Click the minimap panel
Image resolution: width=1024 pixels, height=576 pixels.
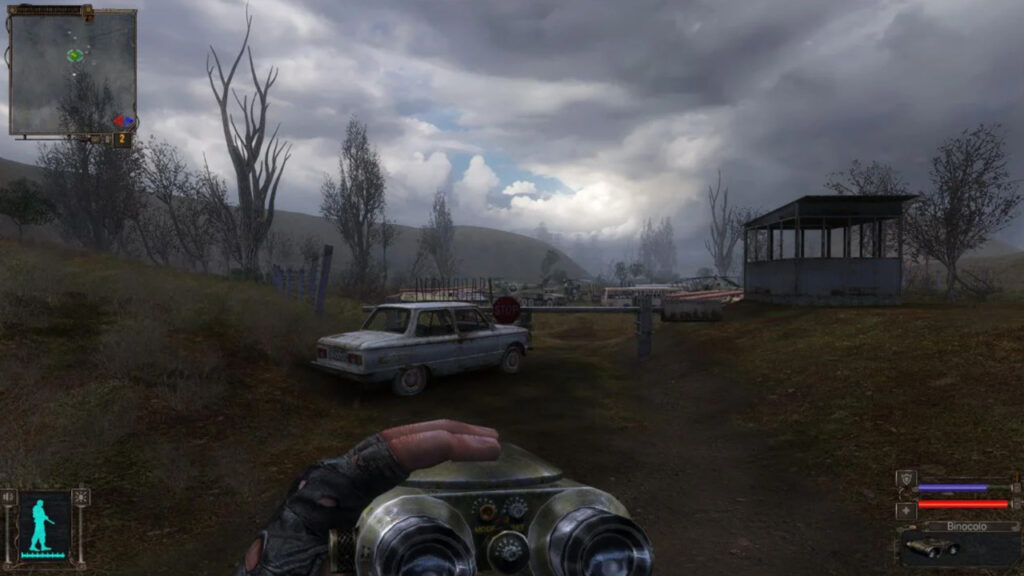(x=72, y=72)
